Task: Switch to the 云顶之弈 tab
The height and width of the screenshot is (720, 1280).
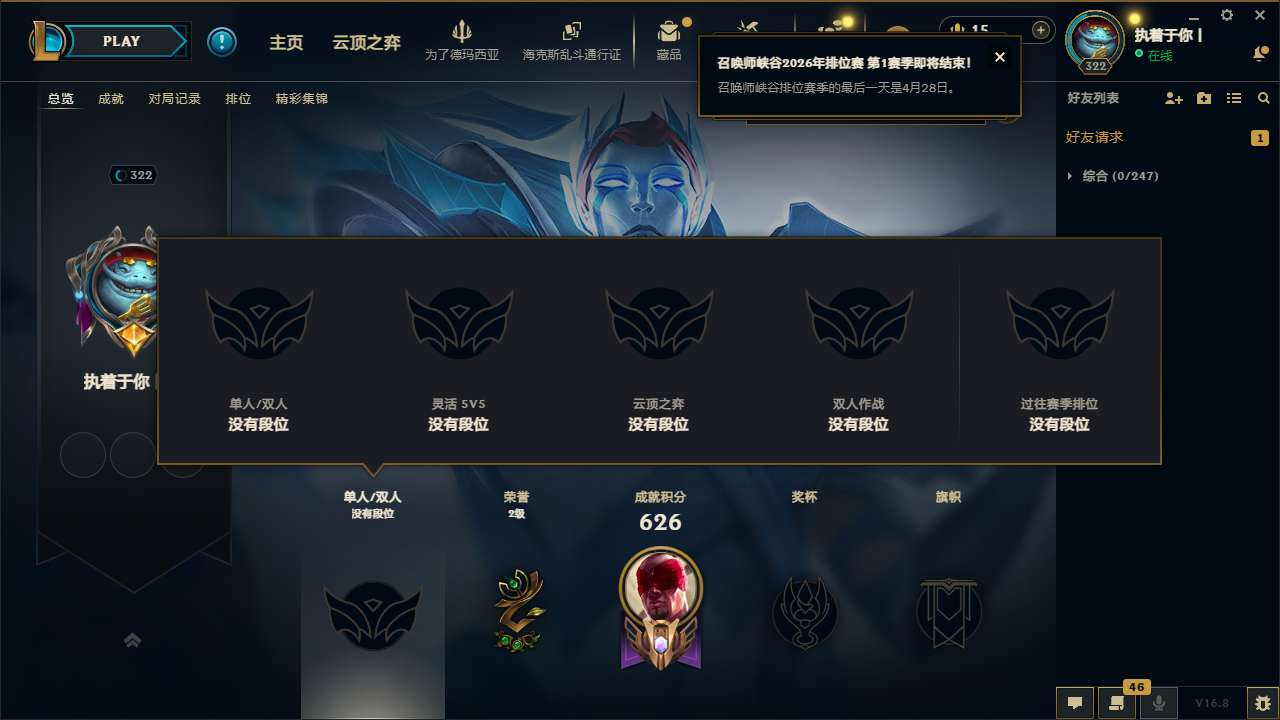Action: click(365, 41)
